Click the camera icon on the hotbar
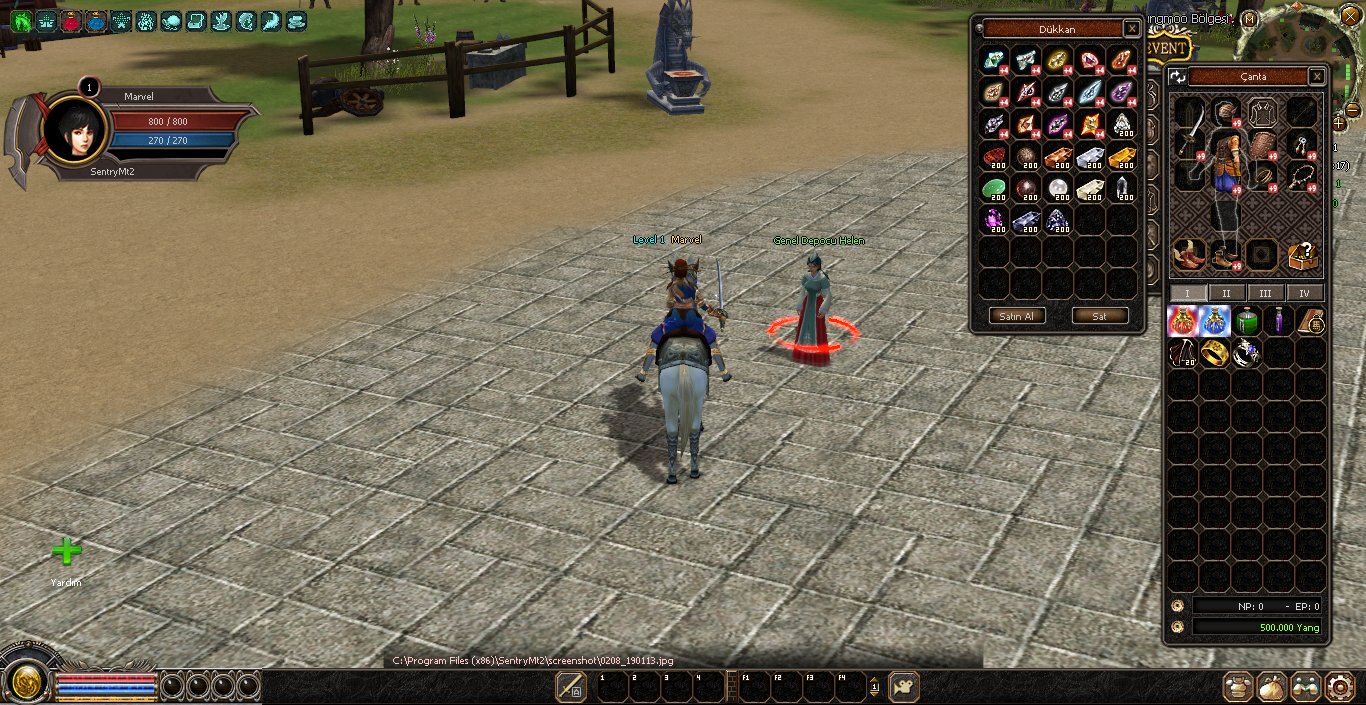The height and width of the screenshot is (705, 1366). [904, 686]
